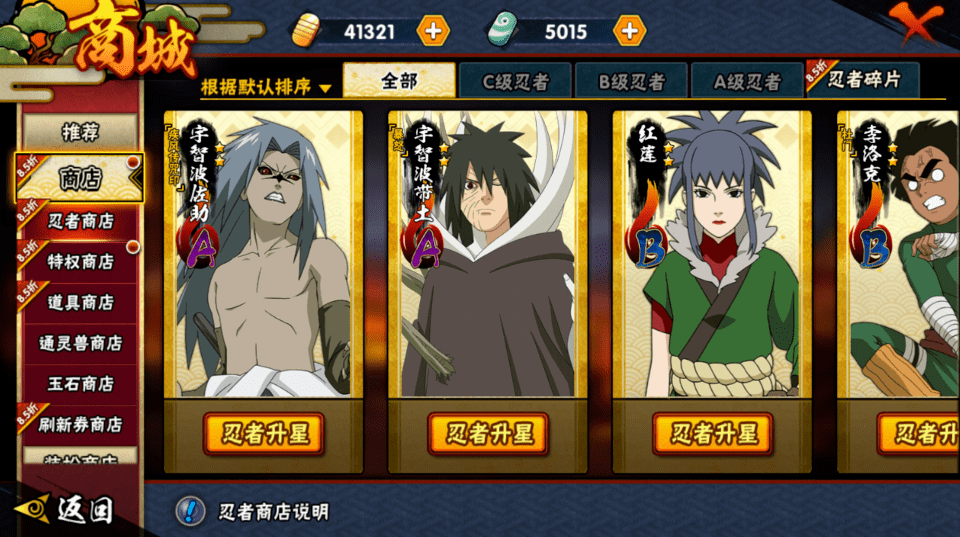The image size is (960, 537).
Task: Select the 推荐 menu entry
Action: coord(81,132)
